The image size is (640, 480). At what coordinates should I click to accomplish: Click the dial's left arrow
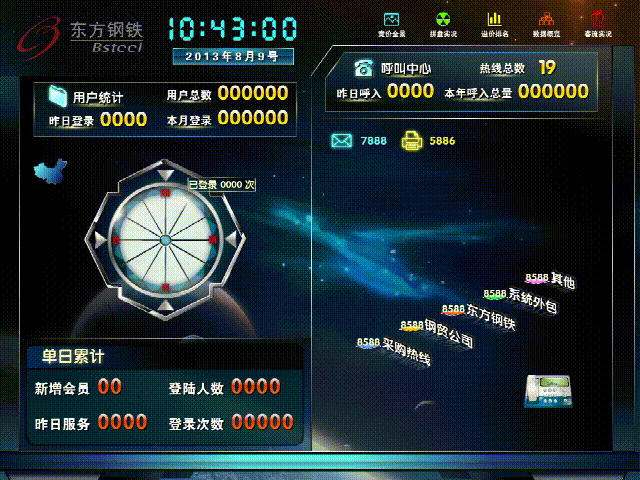coord(96,240)
